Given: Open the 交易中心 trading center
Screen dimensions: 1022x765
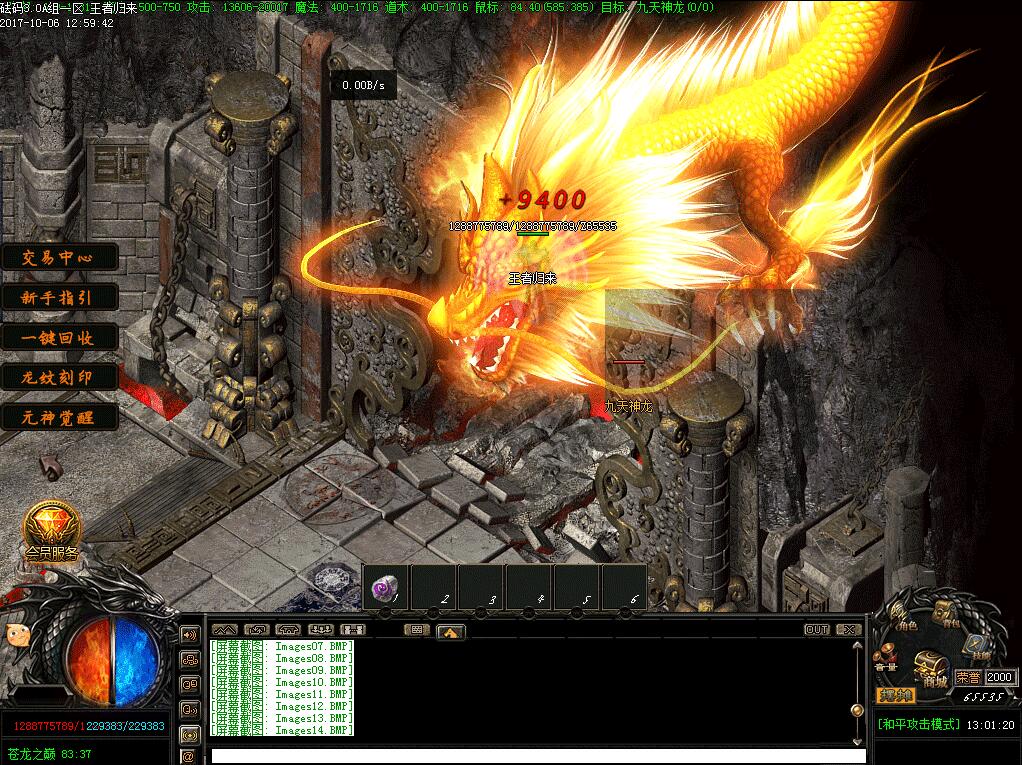Looking at the screenshot, I should (58, 257).
